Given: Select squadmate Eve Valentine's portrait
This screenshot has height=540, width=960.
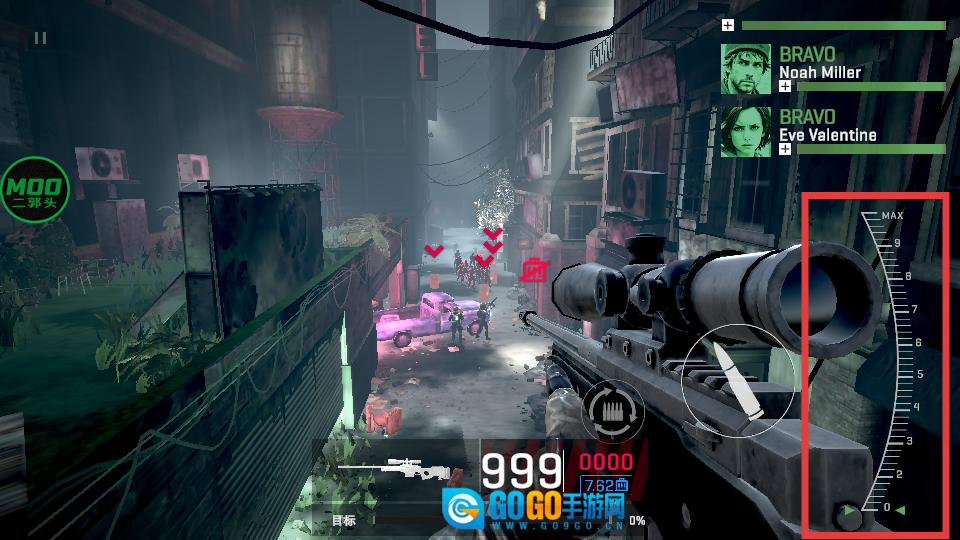Looking at the screenshot, I should point(746,132).
